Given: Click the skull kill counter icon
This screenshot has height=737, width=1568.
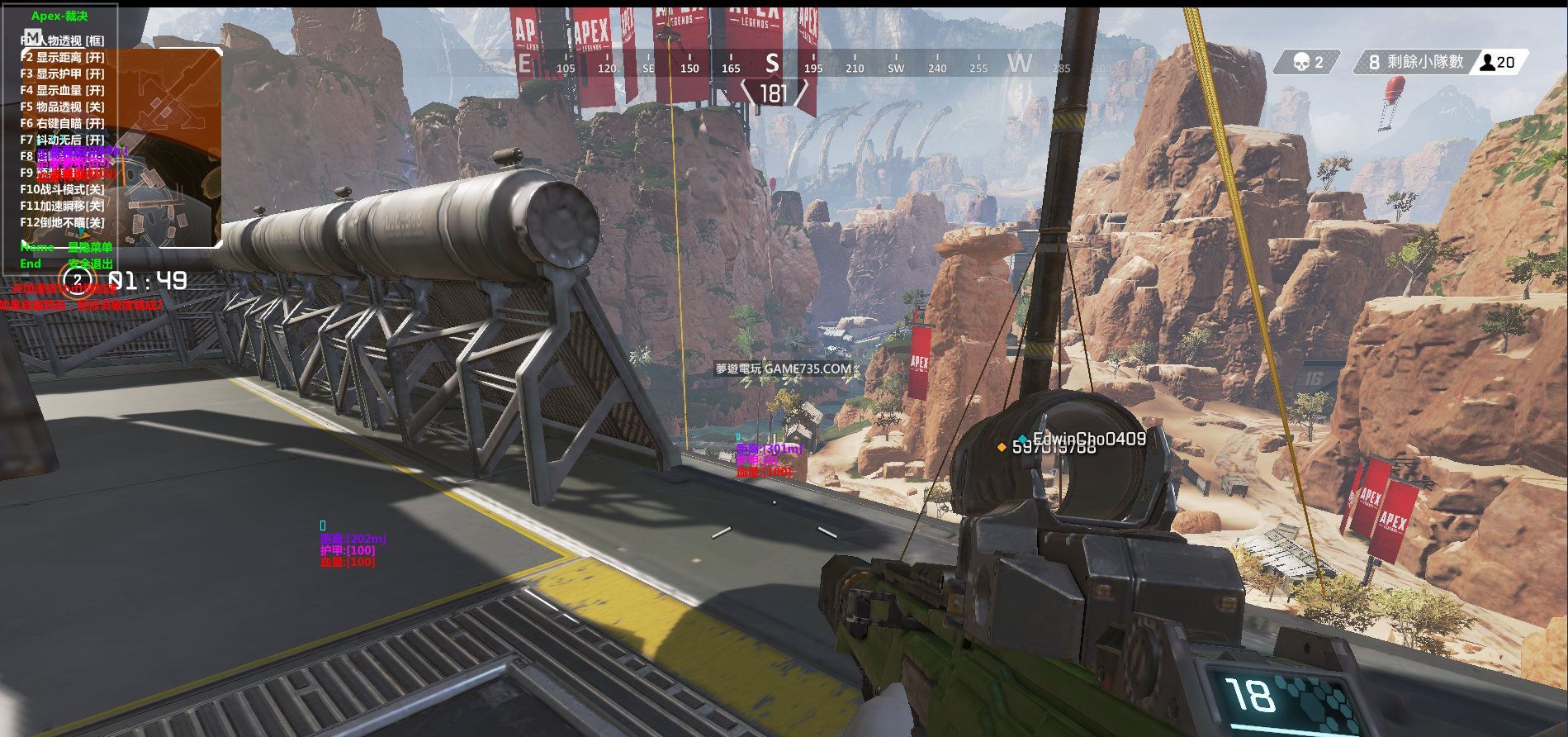Looking at the screenshot, I should tap(1301, 62).
